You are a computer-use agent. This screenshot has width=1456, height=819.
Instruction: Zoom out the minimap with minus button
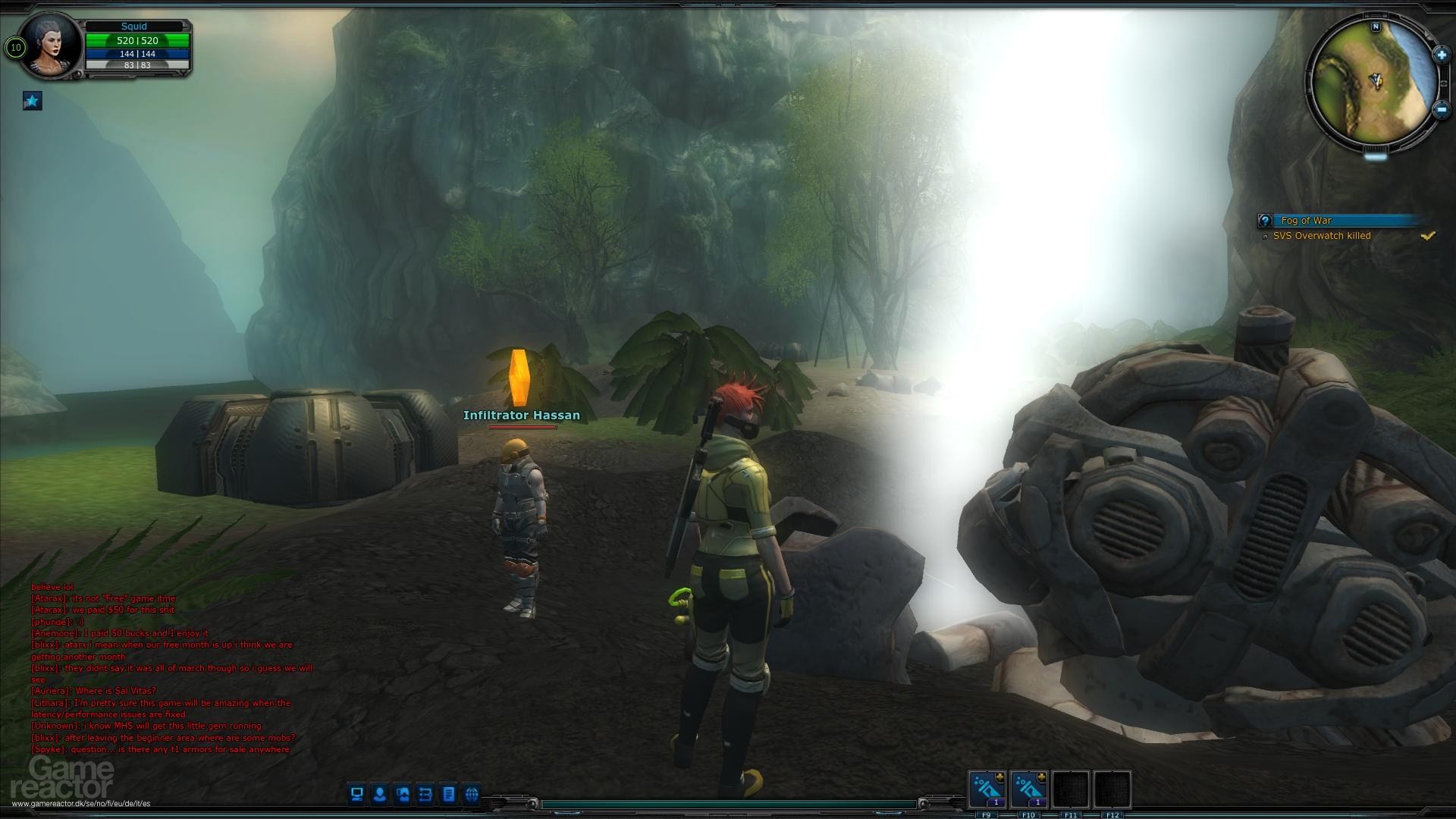[1442, 109]
